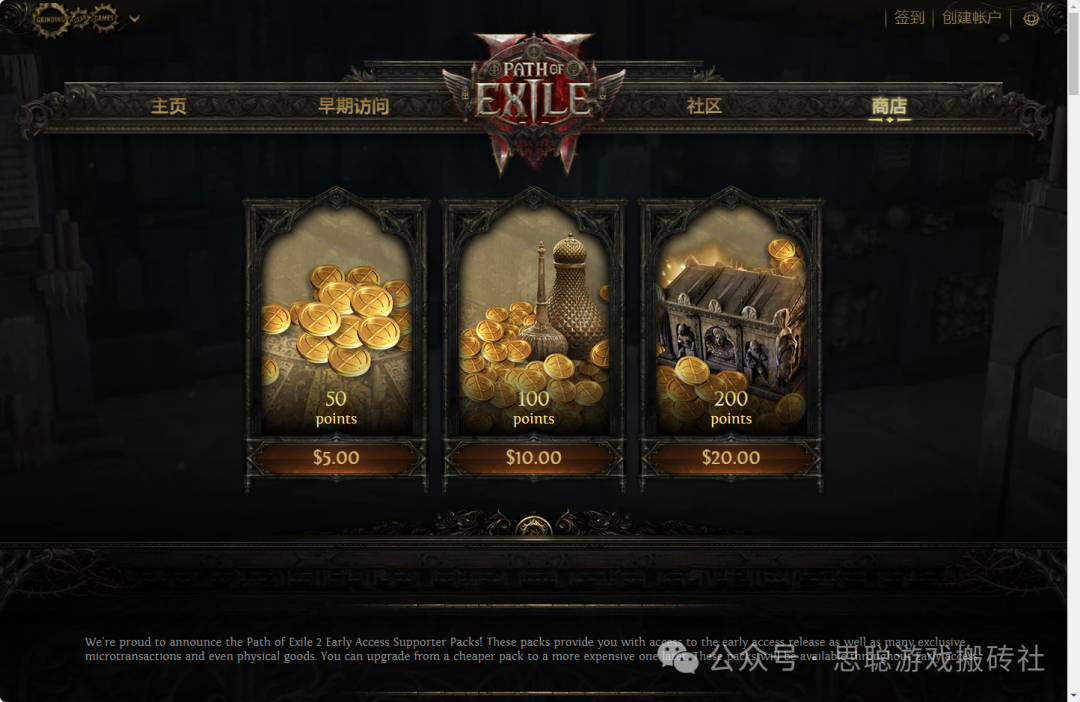Expand the Grinding Gear Games dropdown

(134, 18)
